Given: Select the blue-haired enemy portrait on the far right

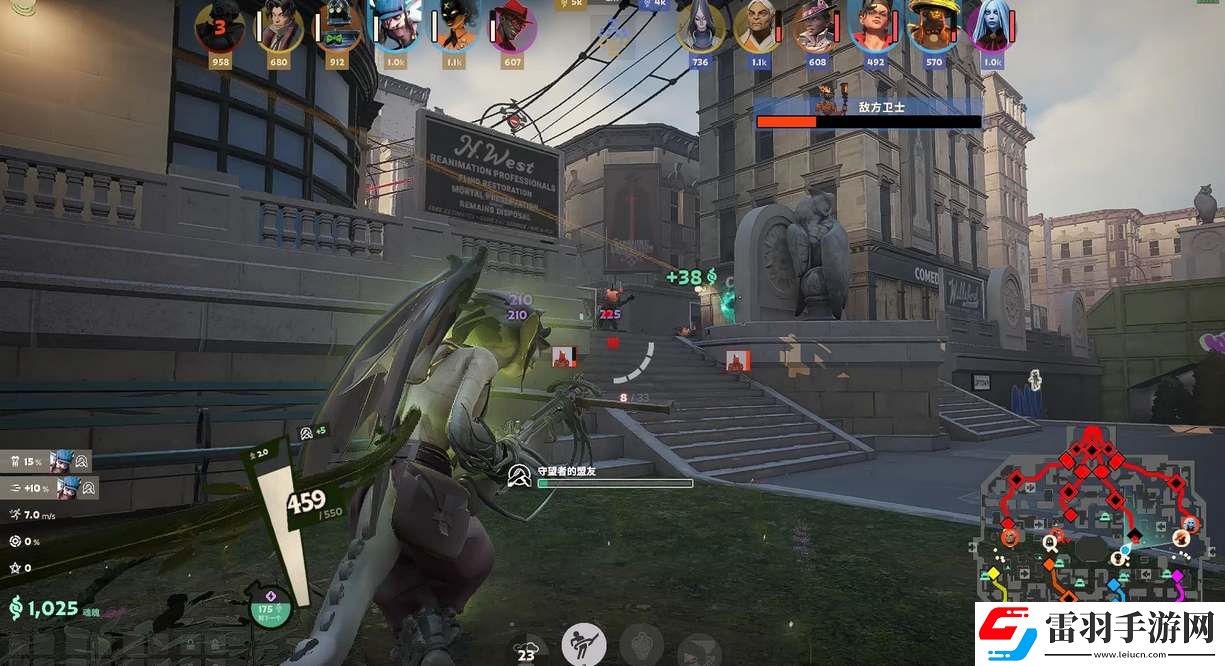Looking at the screenshot, I should (991, 27).
